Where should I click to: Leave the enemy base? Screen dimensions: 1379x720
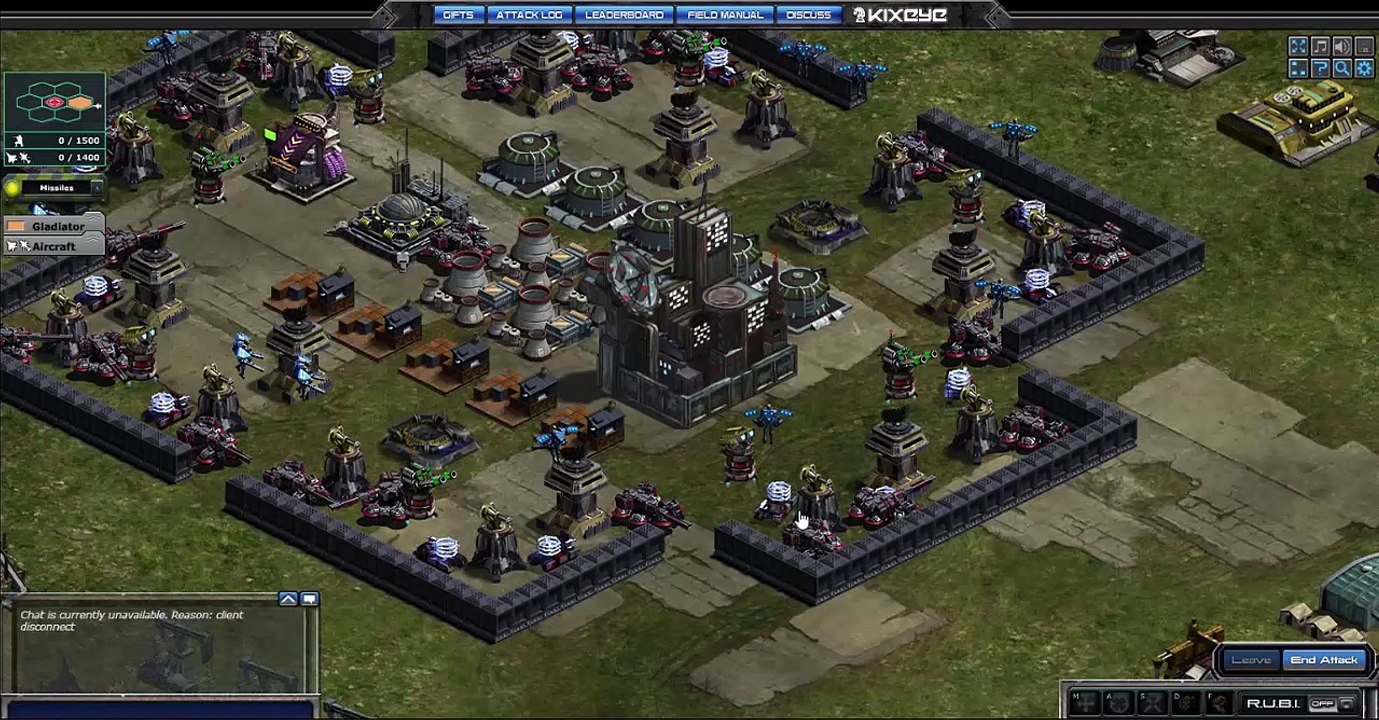tap(1251, 660)
